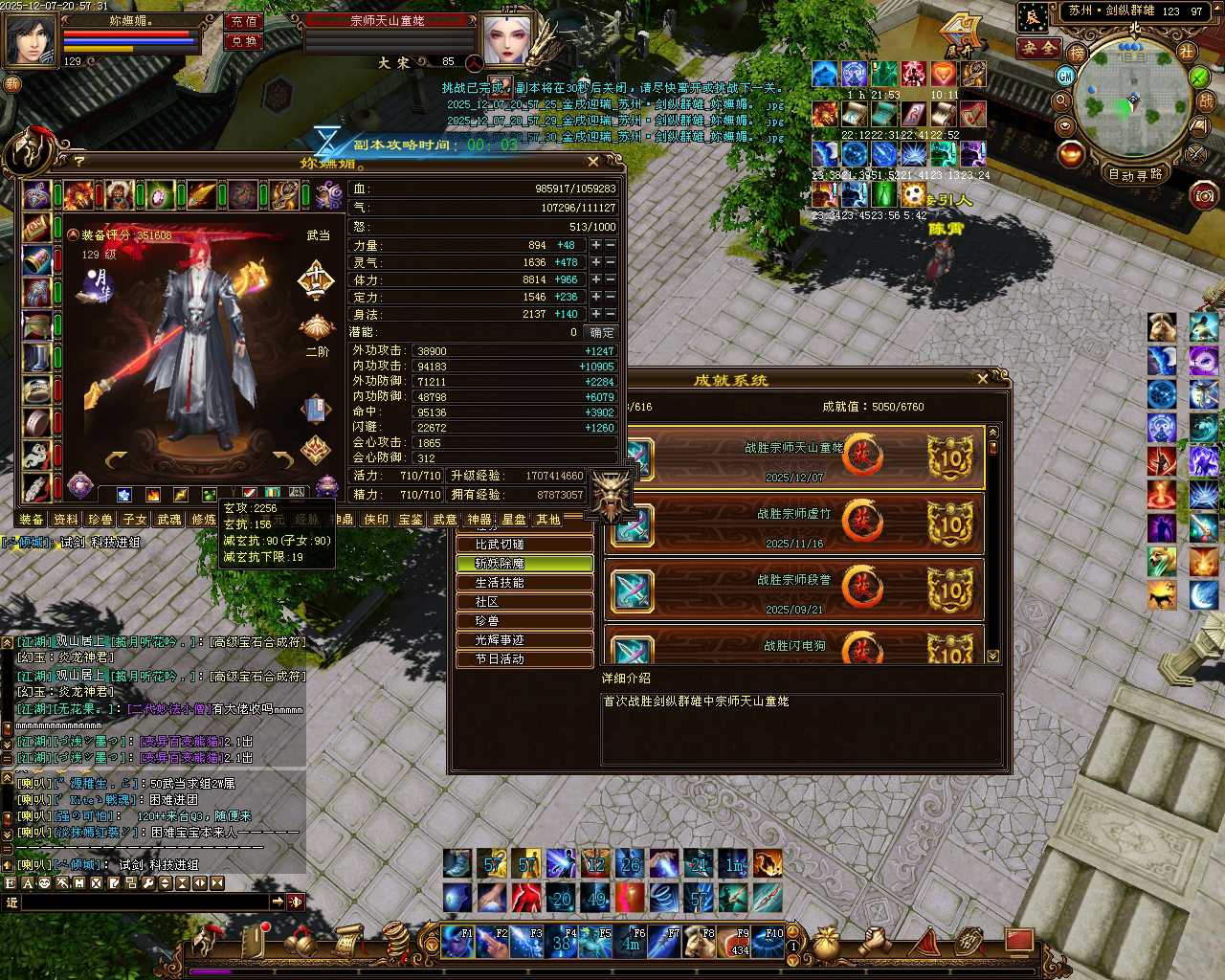Select the 战胜宗师虚竹 achievement row
Image resolution: width=1225 pixels, height=980 pixels.
tap(794, 523)
